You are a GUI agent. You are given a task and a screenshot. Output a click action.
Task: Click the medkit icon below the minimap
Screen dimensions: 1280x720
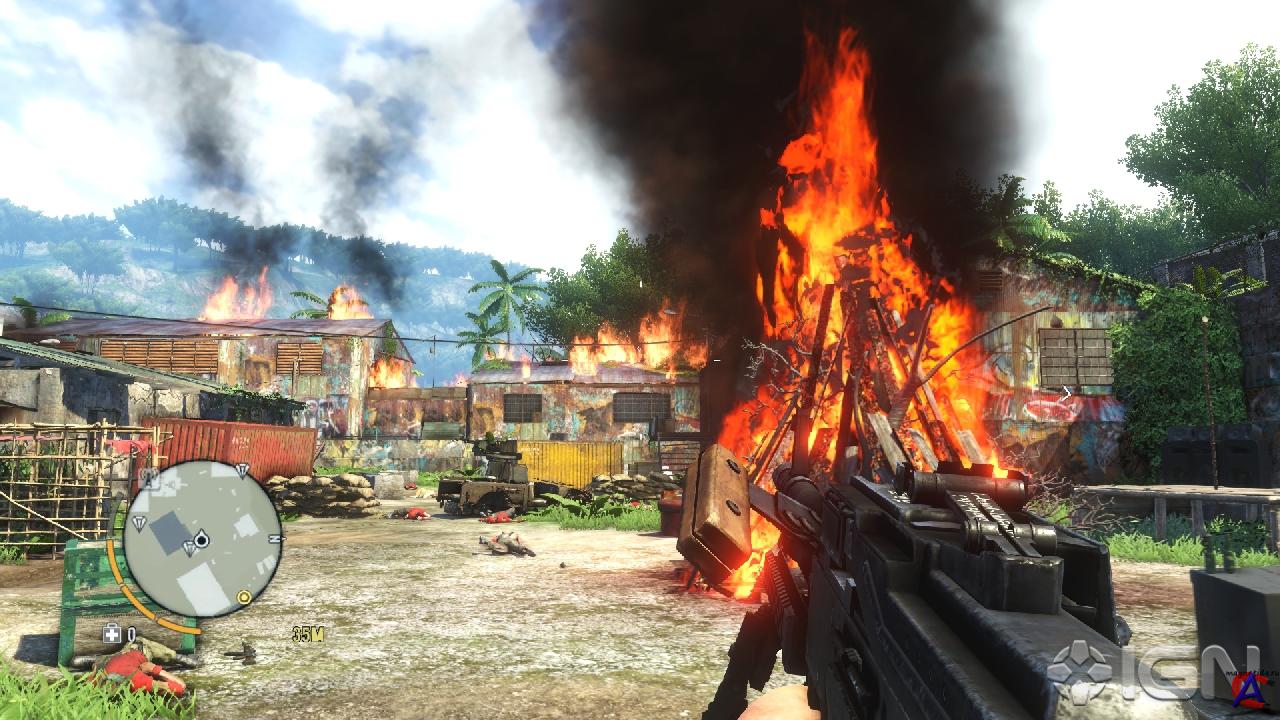point(113,633)
